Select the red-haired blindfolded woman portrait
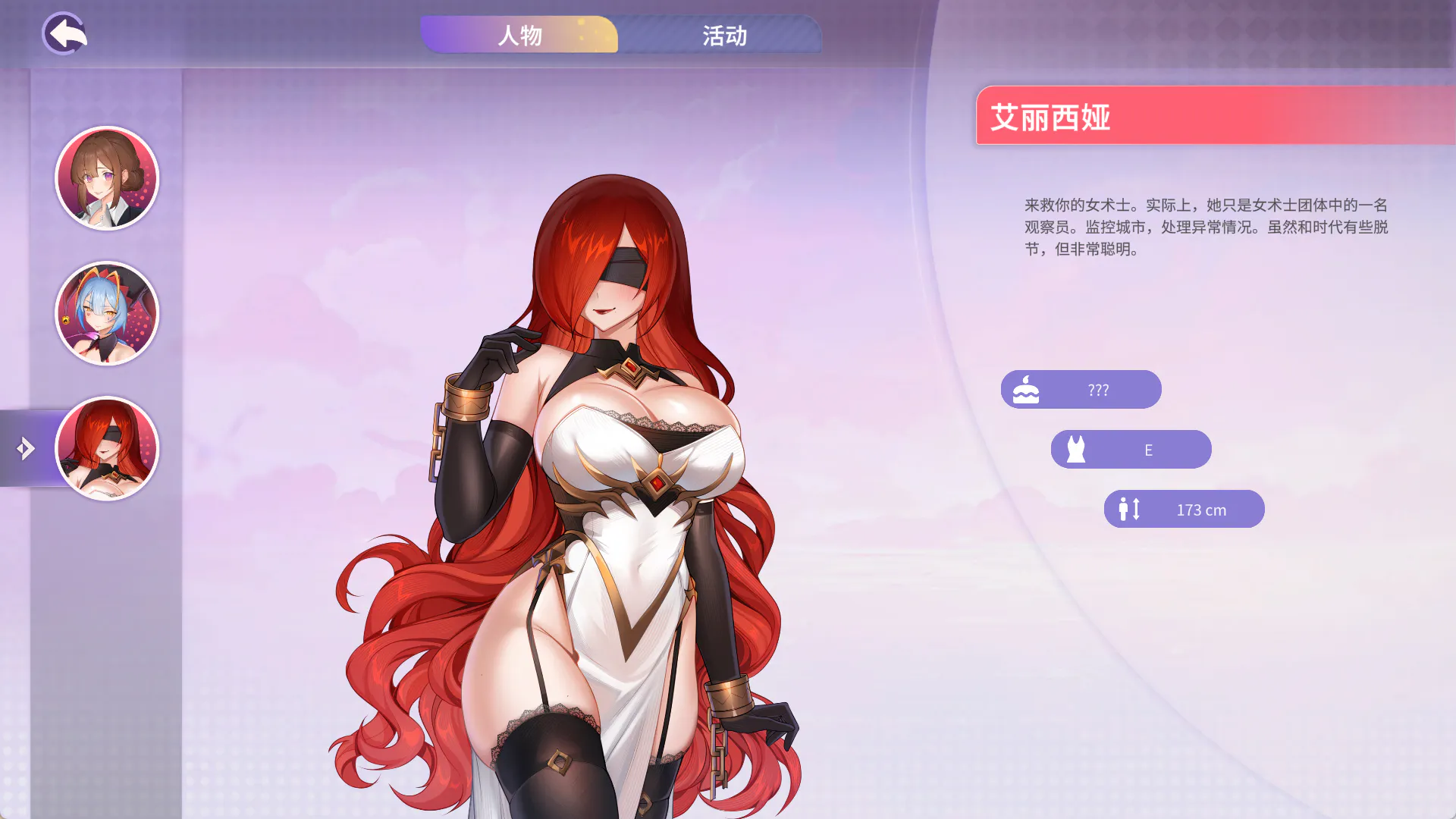 coord(107,448)
